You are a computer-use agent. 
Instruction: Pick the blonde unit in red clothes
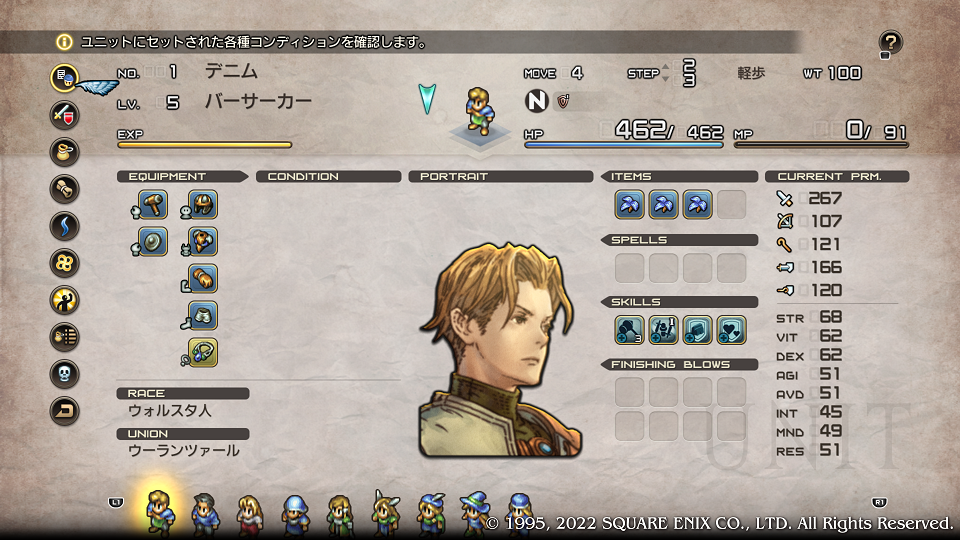coord(249,512)
